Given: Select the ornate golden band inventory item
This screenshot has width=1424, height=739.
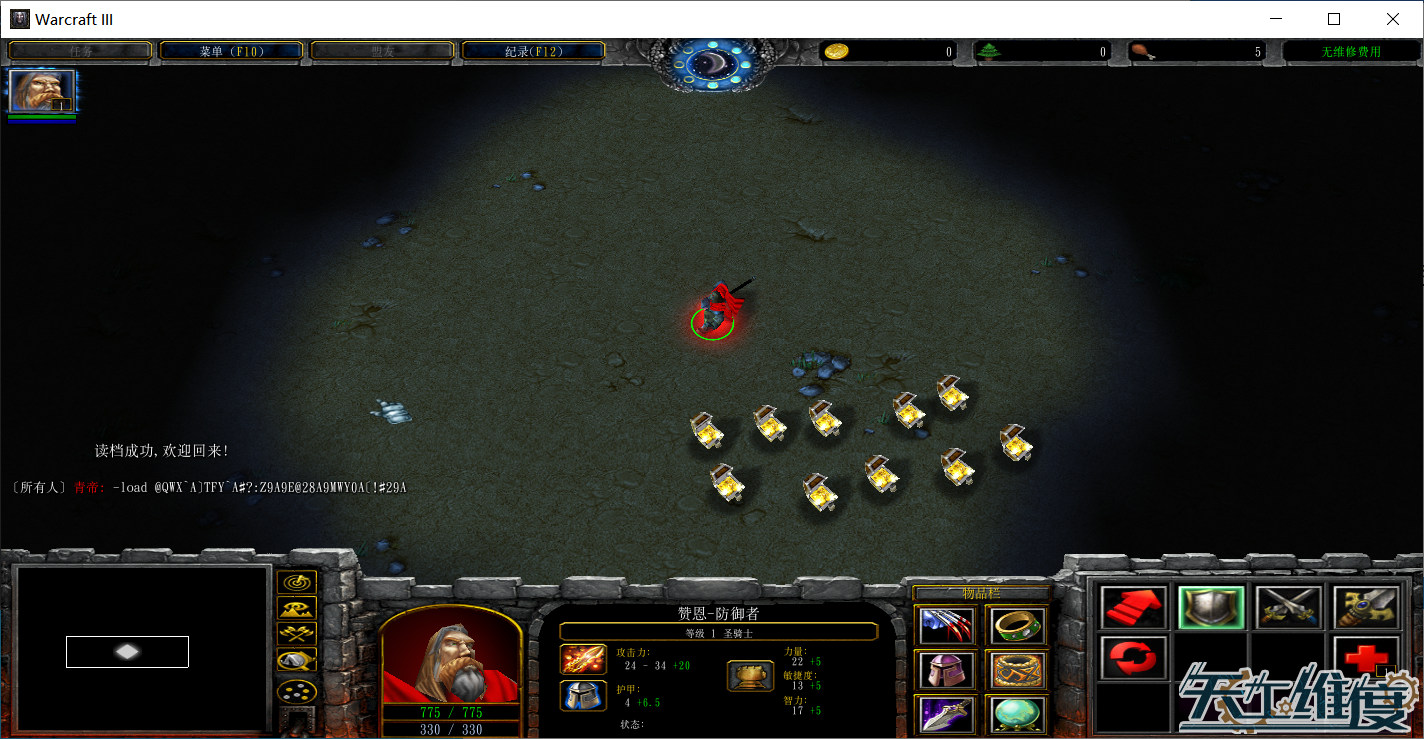Looking at the screenshot, I should point(1019,670).
